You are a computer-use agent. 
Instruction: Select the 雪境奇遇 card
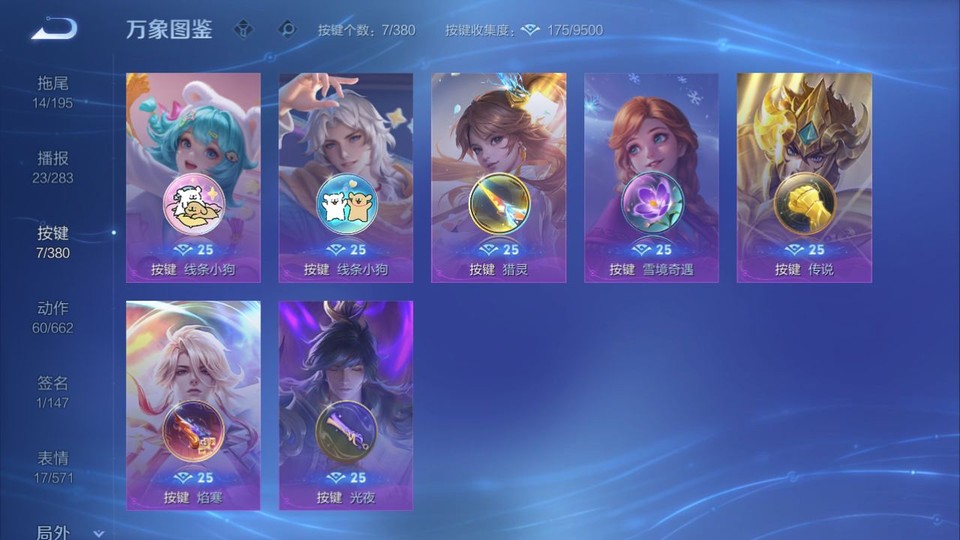[x=651, y=177]
